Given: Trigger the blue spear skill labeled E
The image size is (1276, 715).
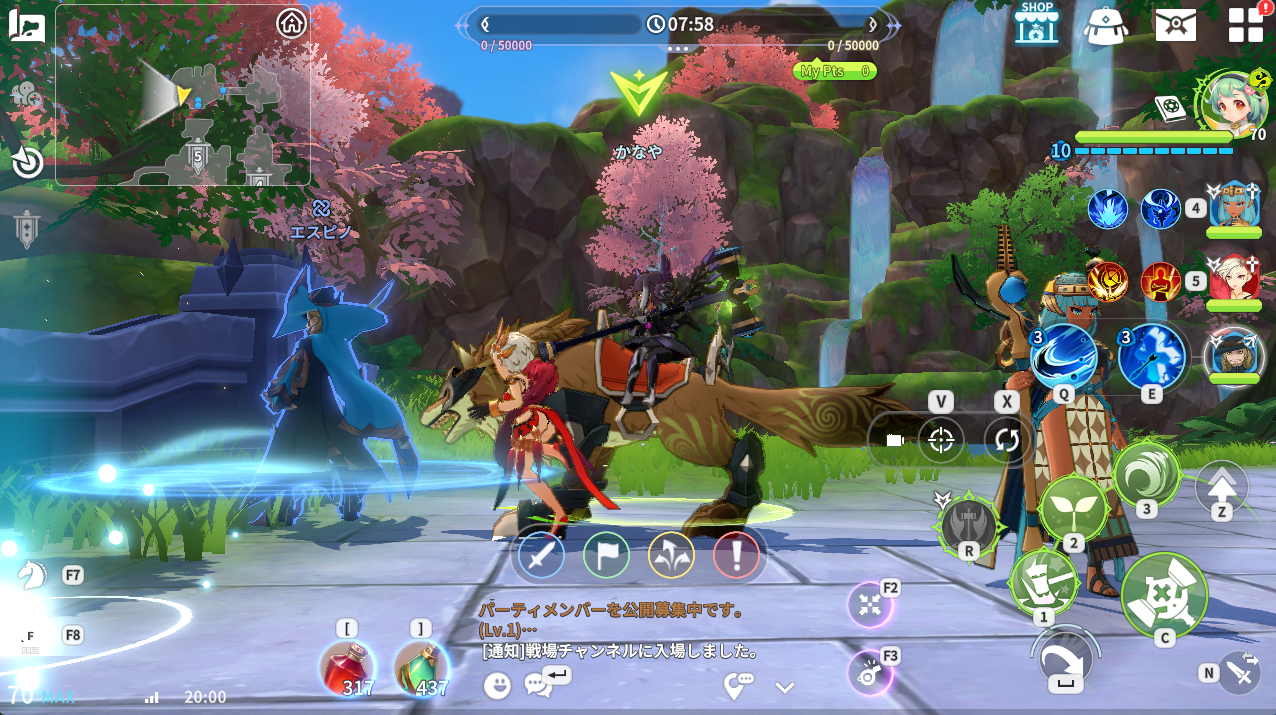Looking at the screenshot, I should point(1151,357).
